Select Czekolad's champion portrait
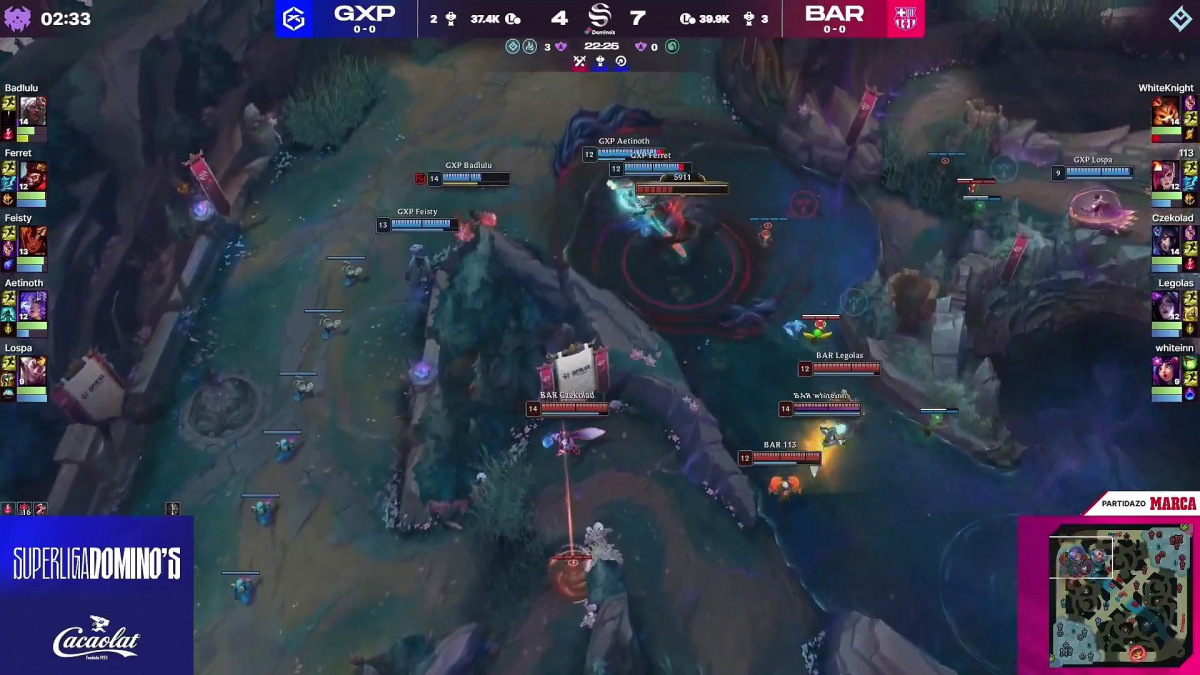This screenshot has height=675, width=1200. [x=1166, y=240]
